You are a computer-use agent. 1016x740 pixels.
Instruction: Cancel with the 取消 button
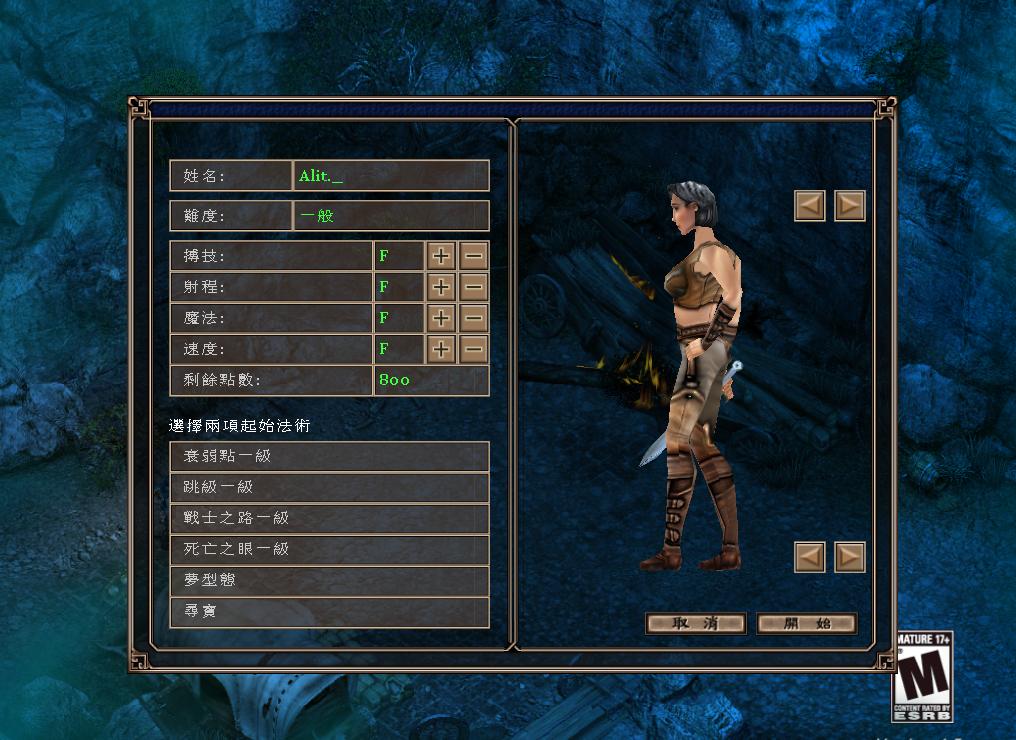coord(696,624)
